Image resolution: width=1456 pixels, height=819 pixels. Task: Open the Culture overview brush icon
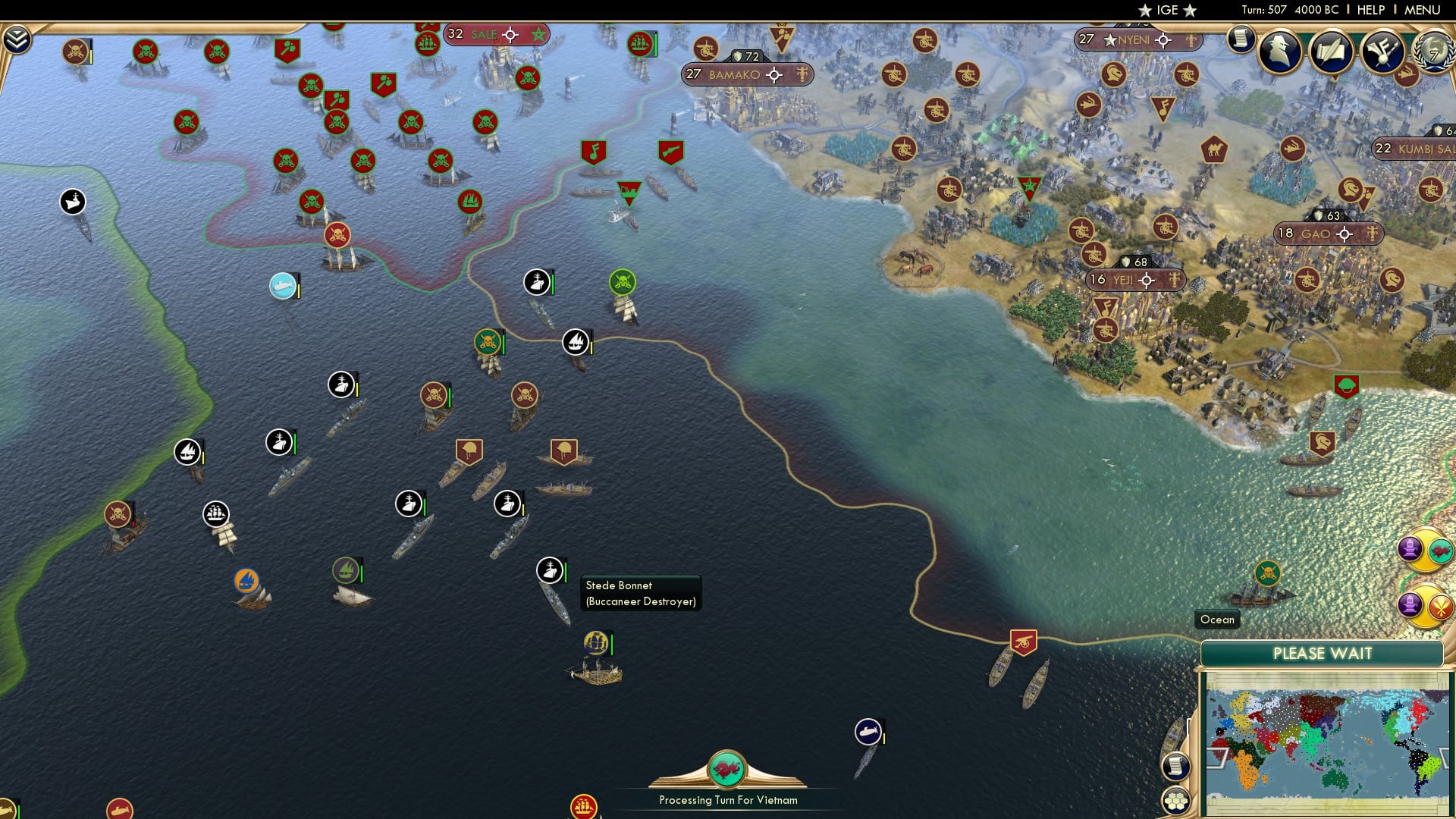pos(1384,52)
